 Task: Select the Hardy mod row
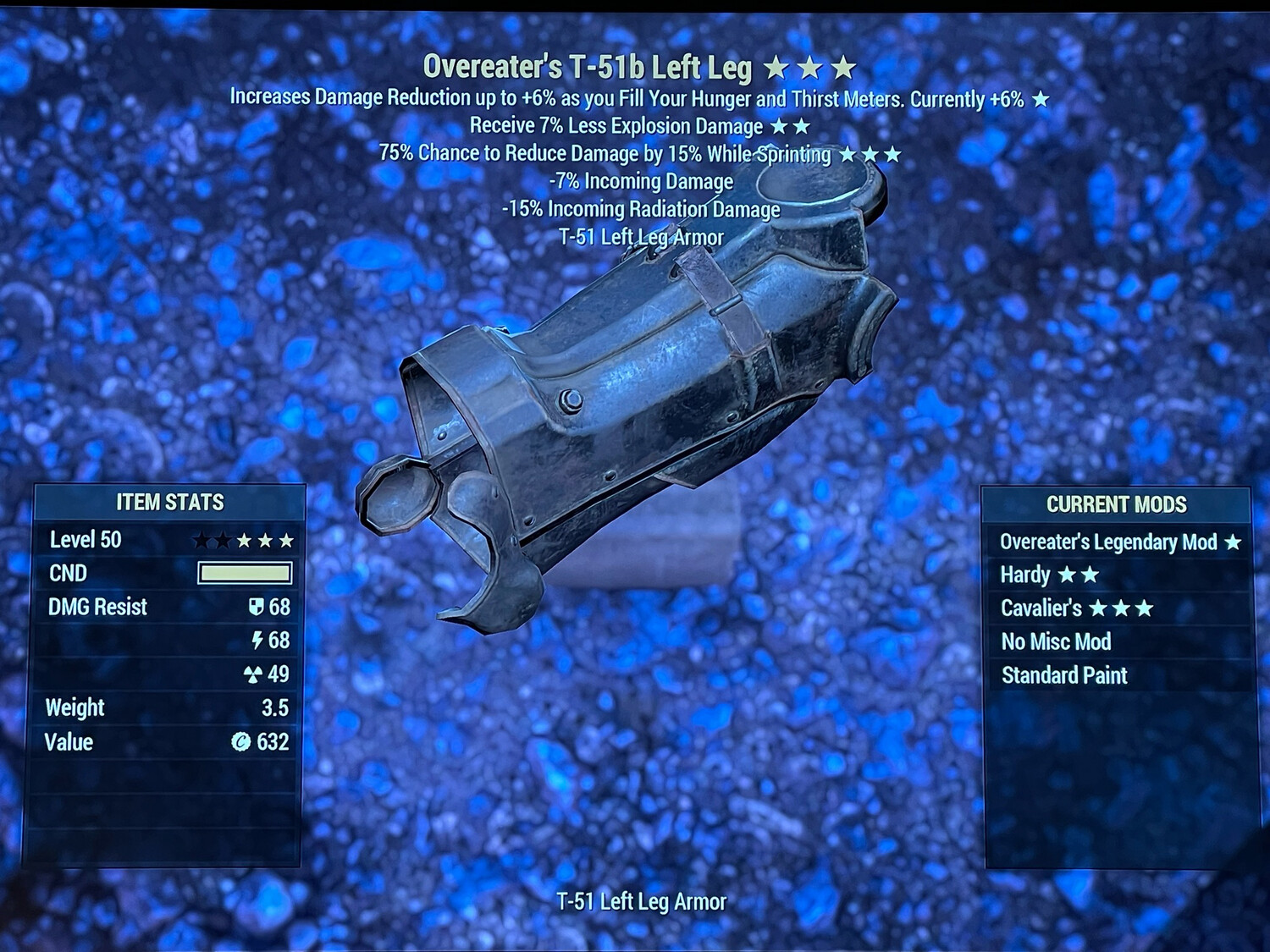(1025, 575)
